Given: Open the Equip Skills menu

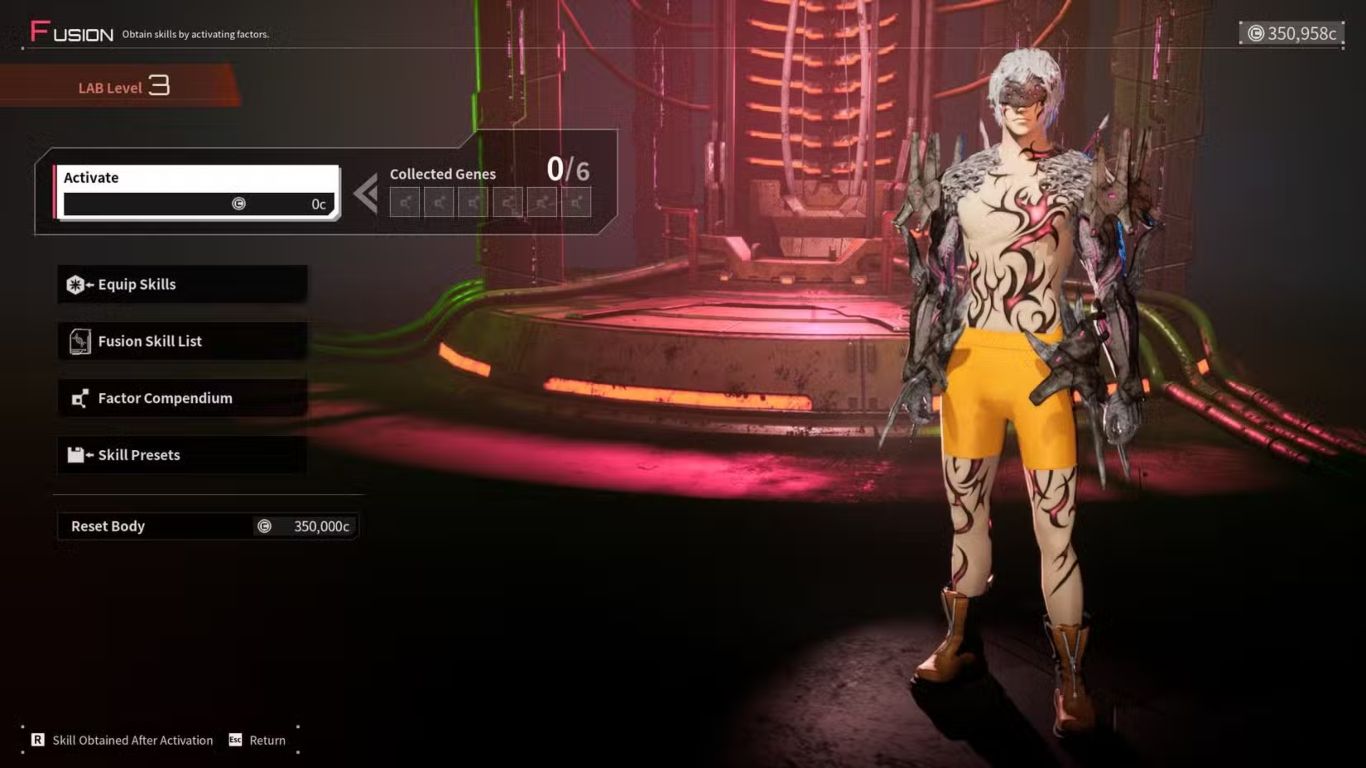Looking at the screenshot, I should coord(182,285).
